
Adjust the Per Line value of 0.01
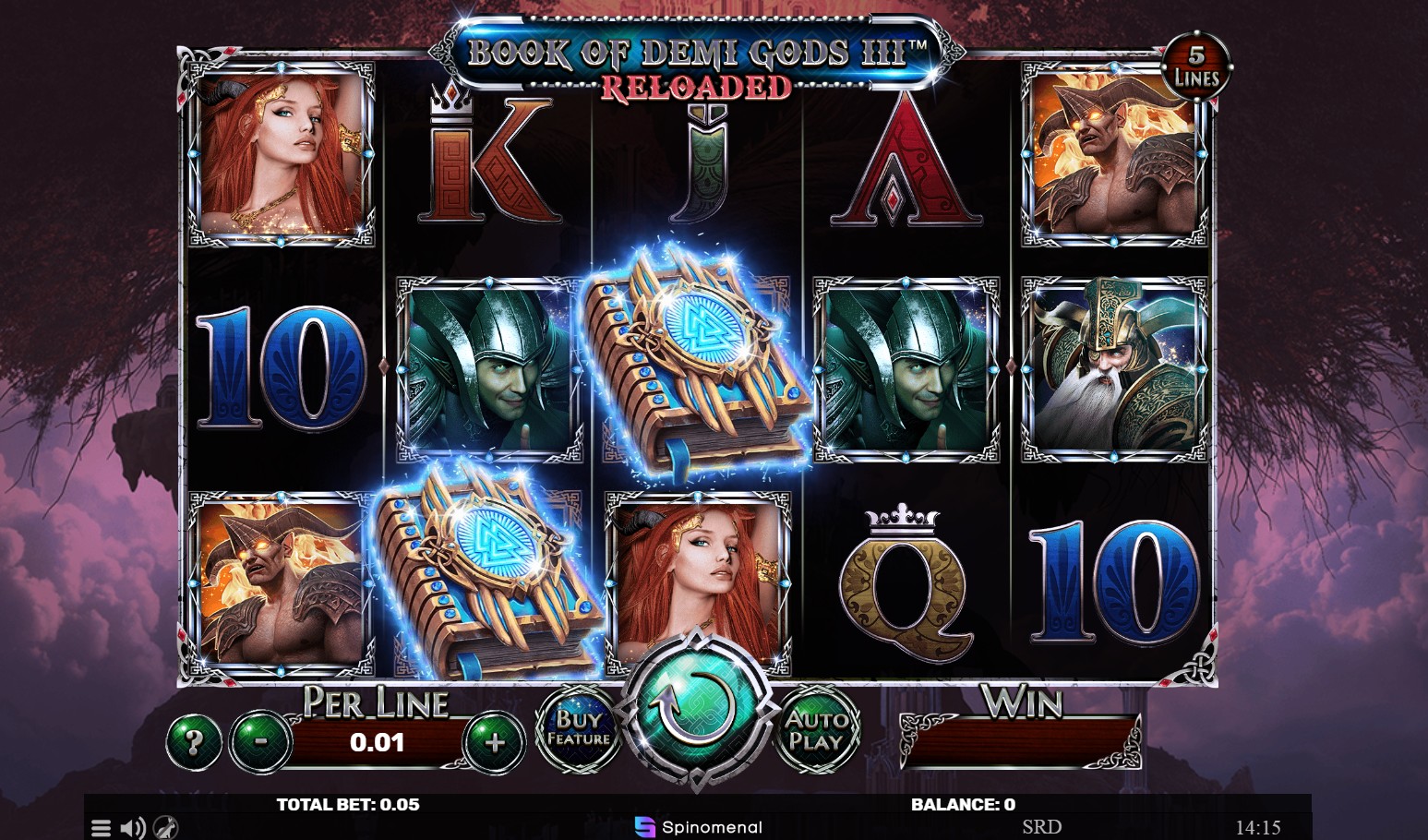coord(378,740)
